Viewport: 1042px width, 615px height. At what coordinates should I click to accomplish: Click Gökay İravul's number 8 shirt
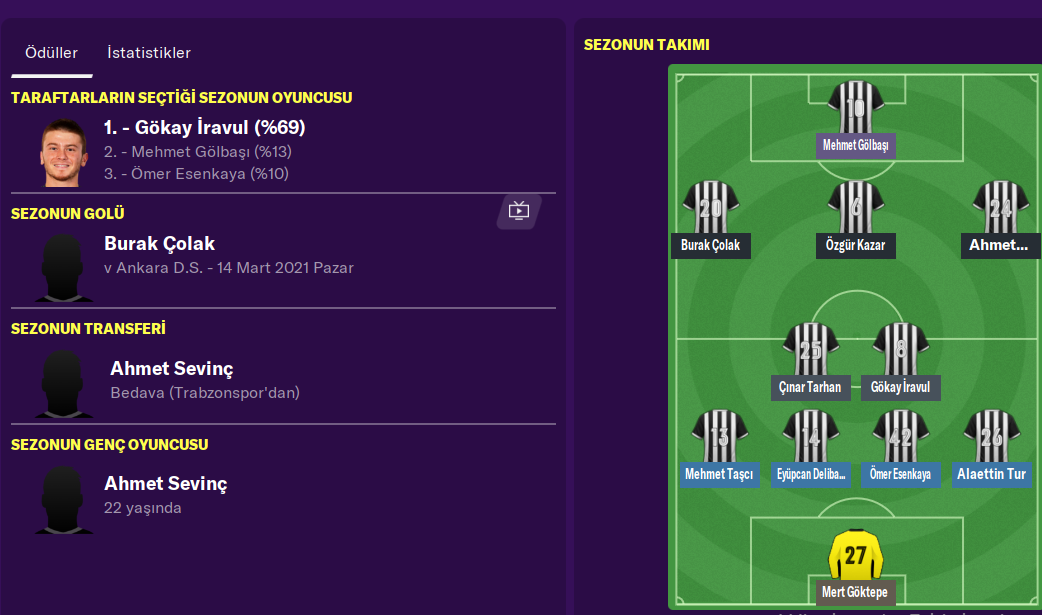coord(900,350)
